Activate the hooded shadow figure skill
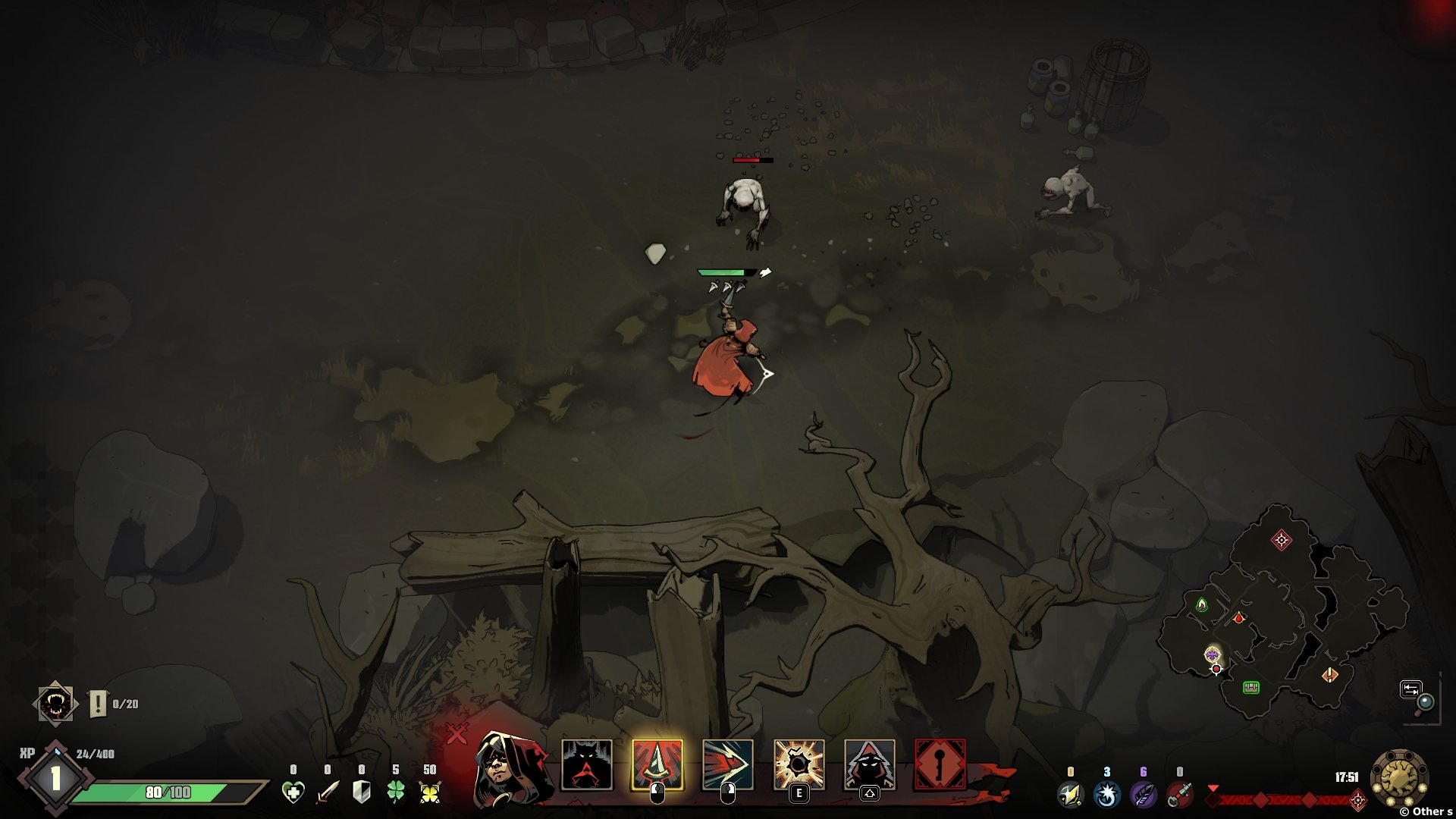 [869, 764]
